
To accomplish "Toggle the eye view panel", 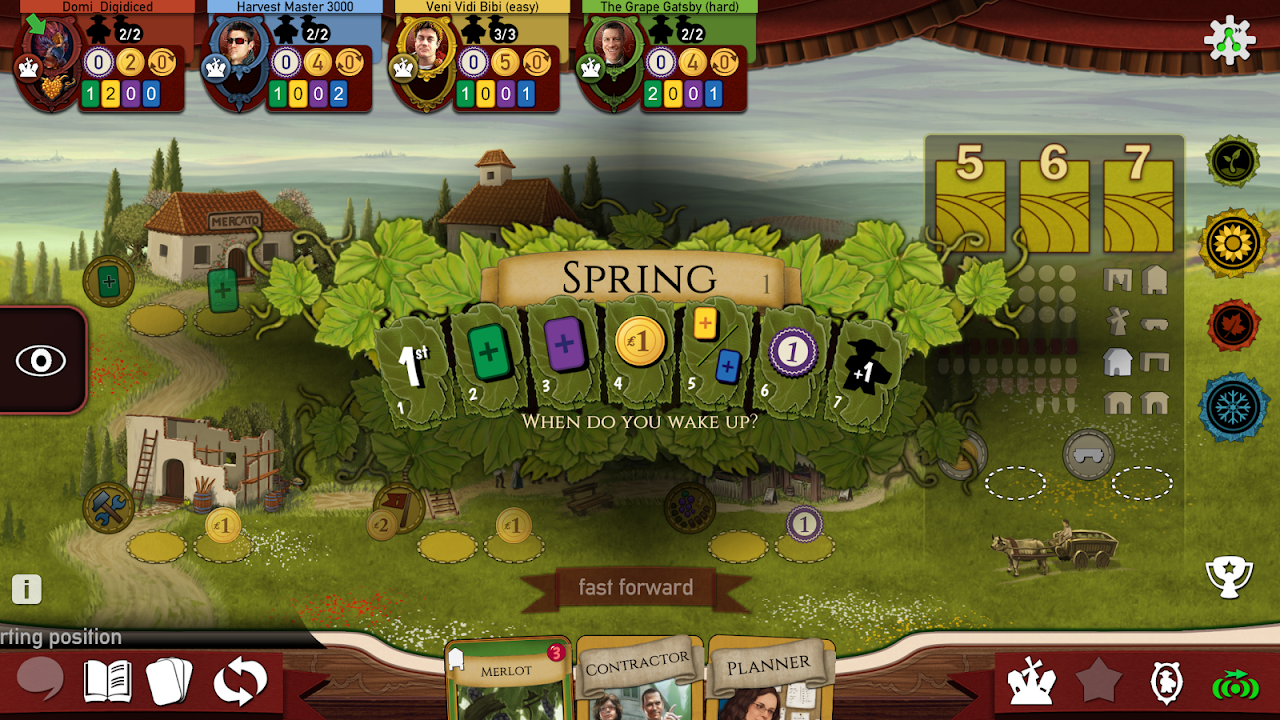I will (x=41, y=360).
